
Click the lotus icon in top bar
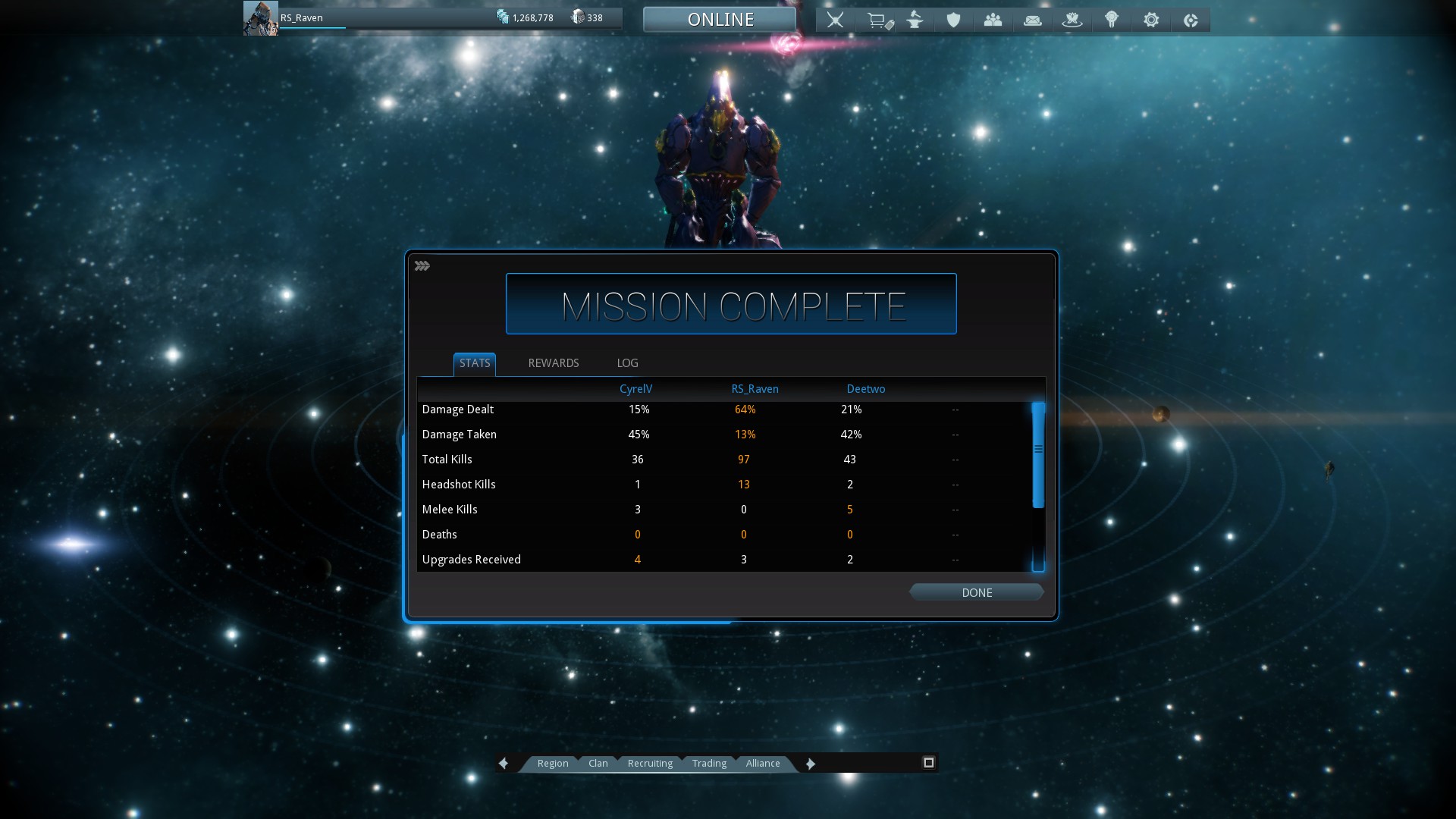[x=1072, y=20]
